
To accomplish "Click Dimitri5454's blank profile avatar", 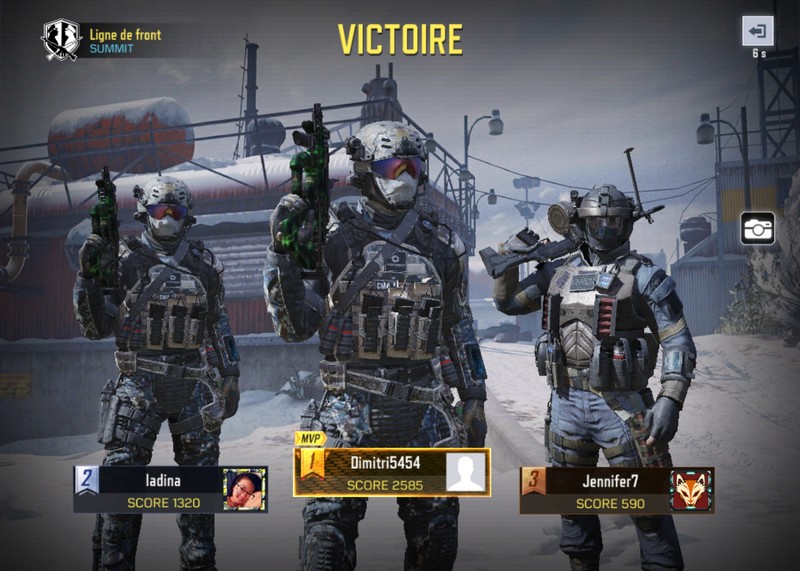I will point(467,472).
